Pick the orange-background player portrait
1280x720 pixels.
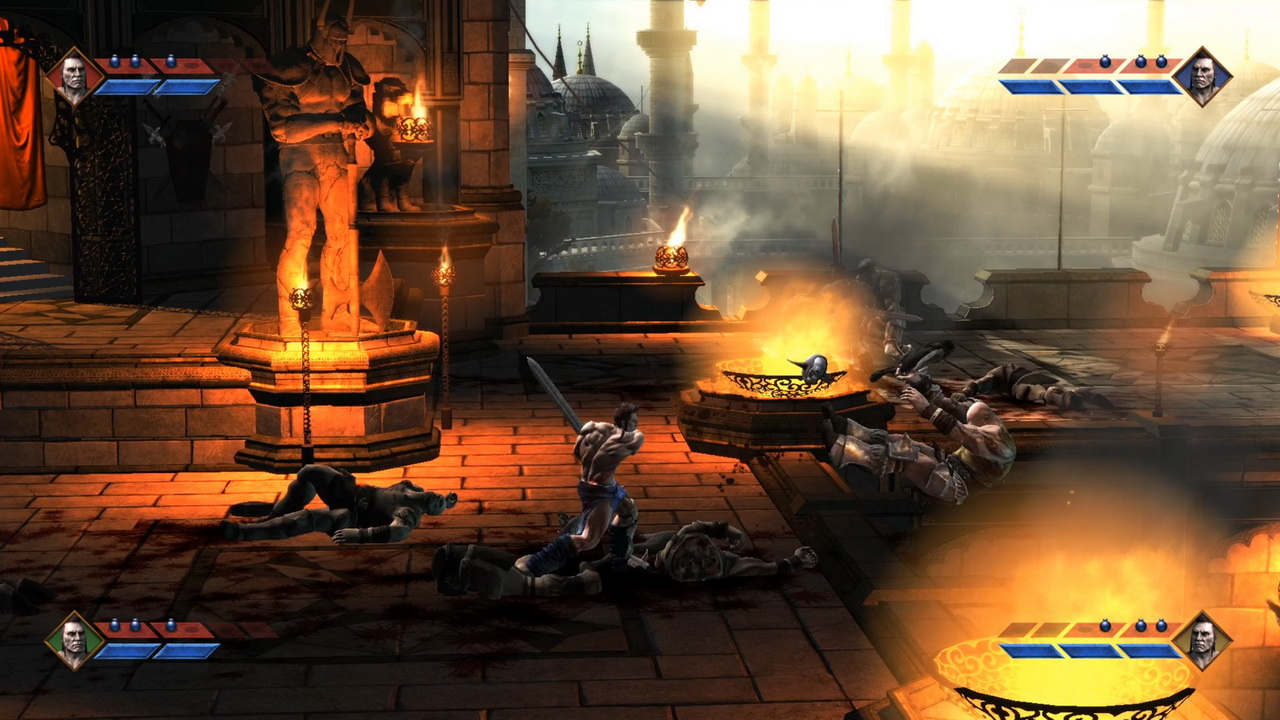point(1201,640)
